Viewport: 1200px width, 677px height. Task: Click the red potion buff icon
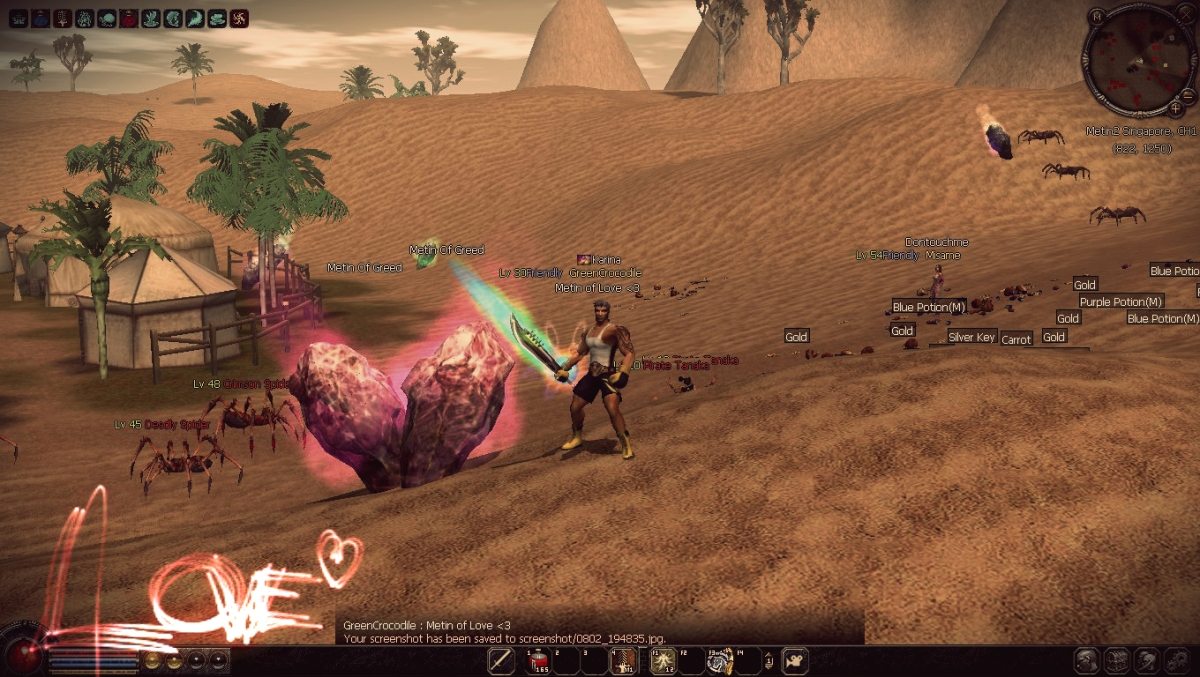129,18
